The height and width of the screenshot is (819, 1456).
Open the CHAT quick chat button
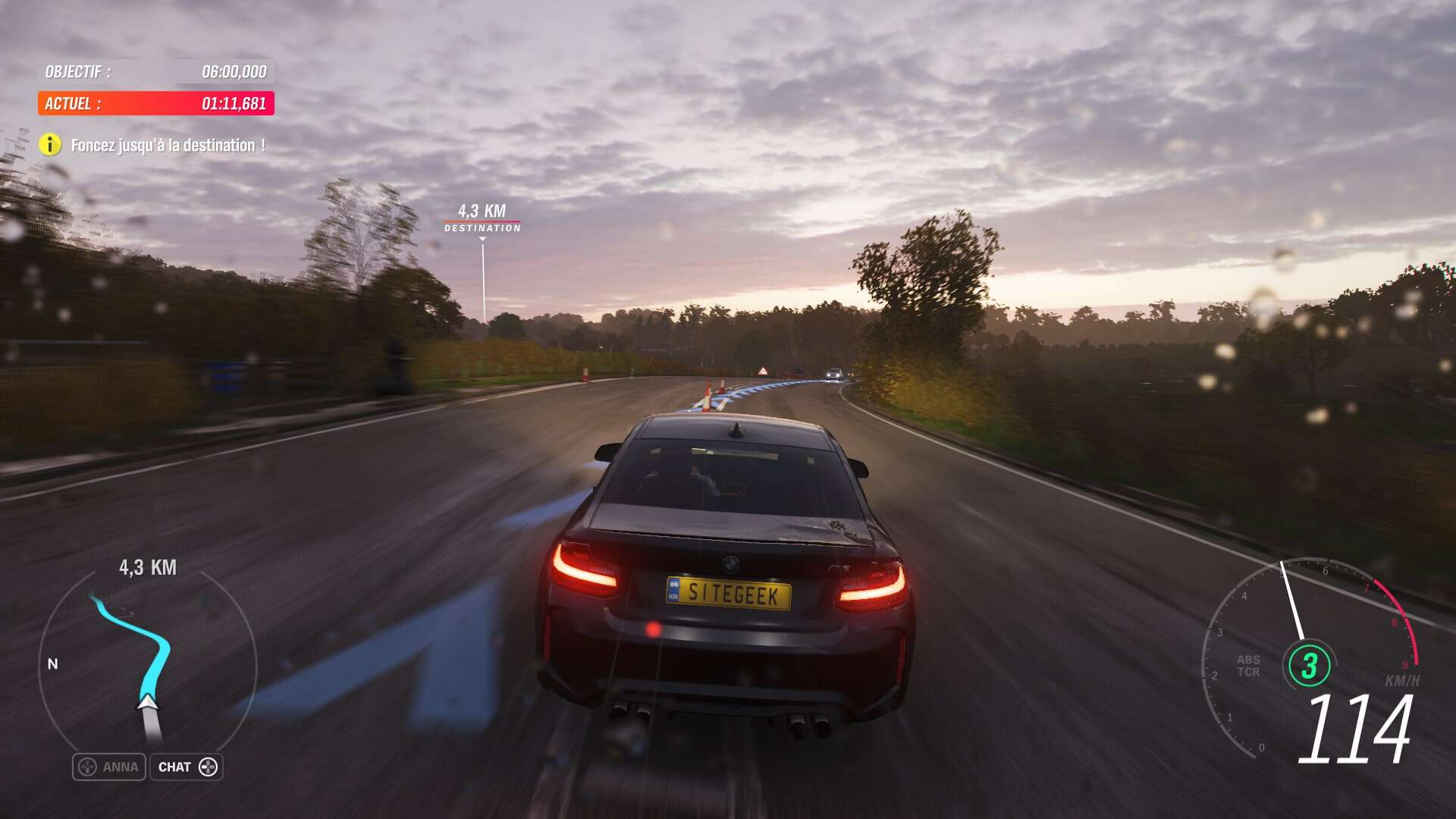point(187,767)
